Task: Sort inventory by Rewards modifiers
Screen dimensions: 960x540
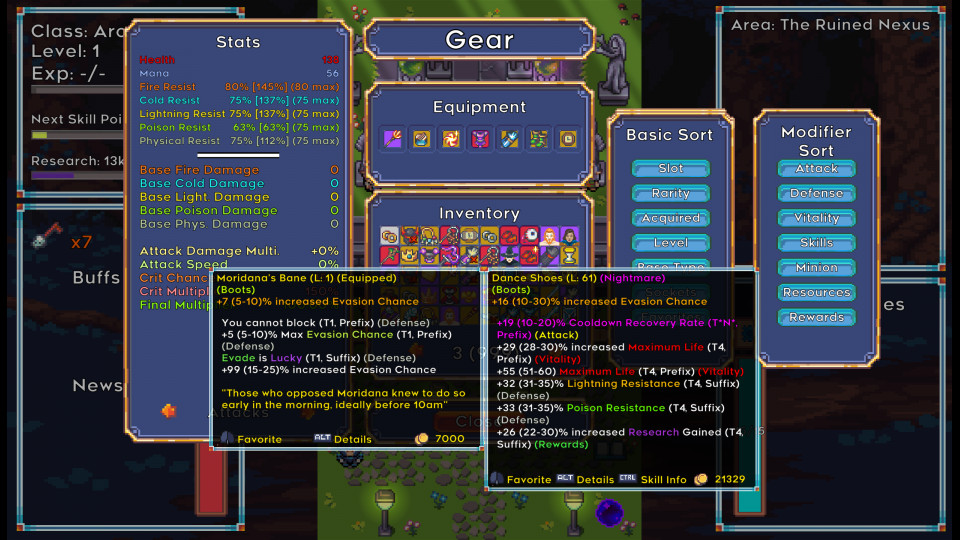Action: coord(816,318)
